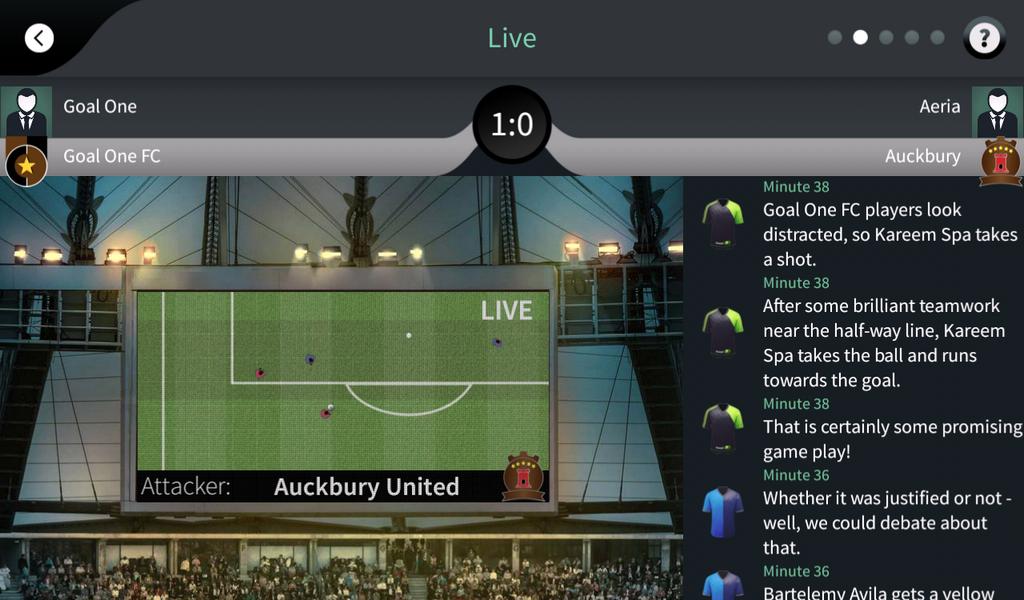1024x600 pixels.
Task: Open the question mark help button
Action: click(984, 38)
